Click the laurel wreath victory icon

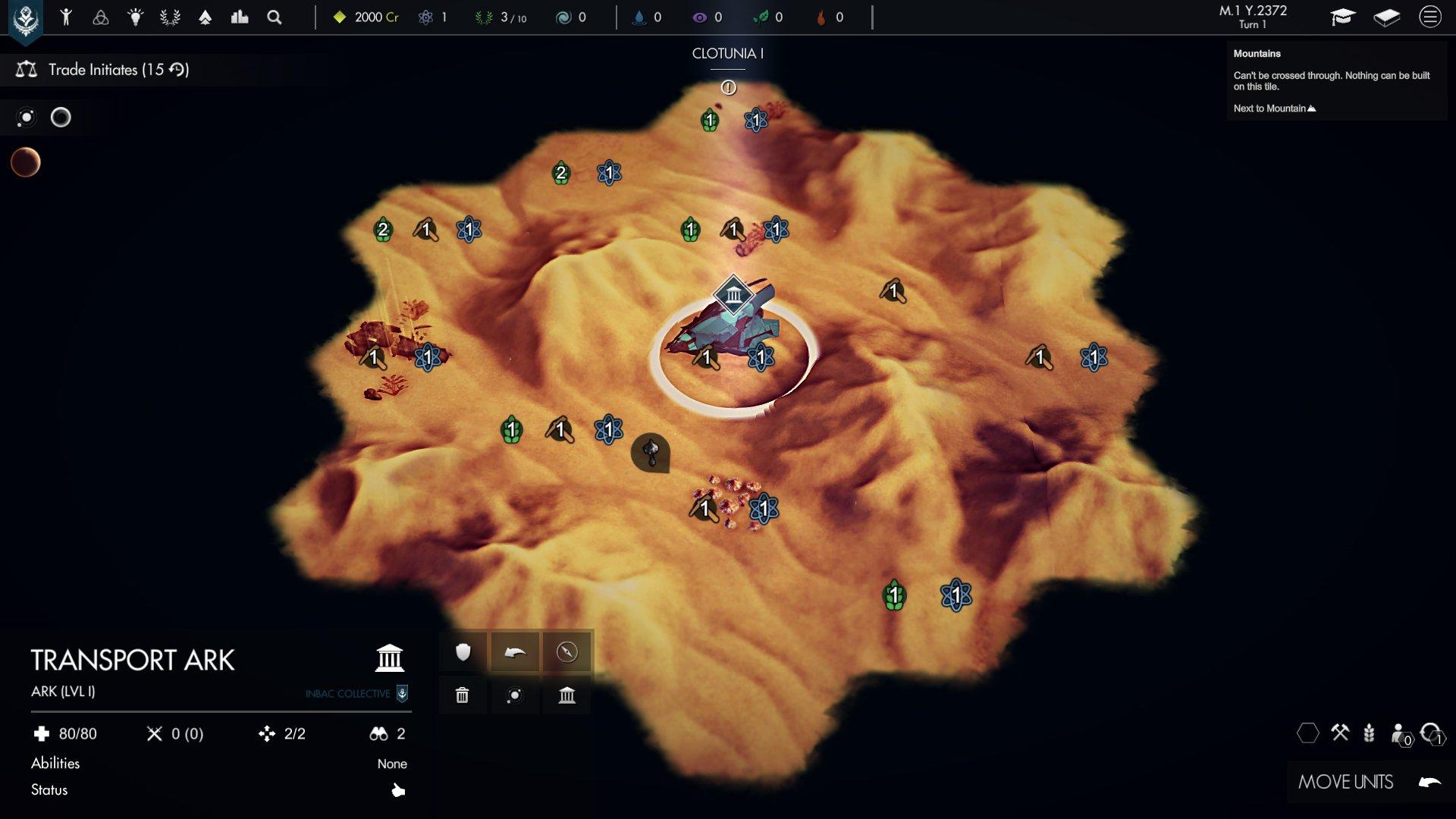click(168, 17)
